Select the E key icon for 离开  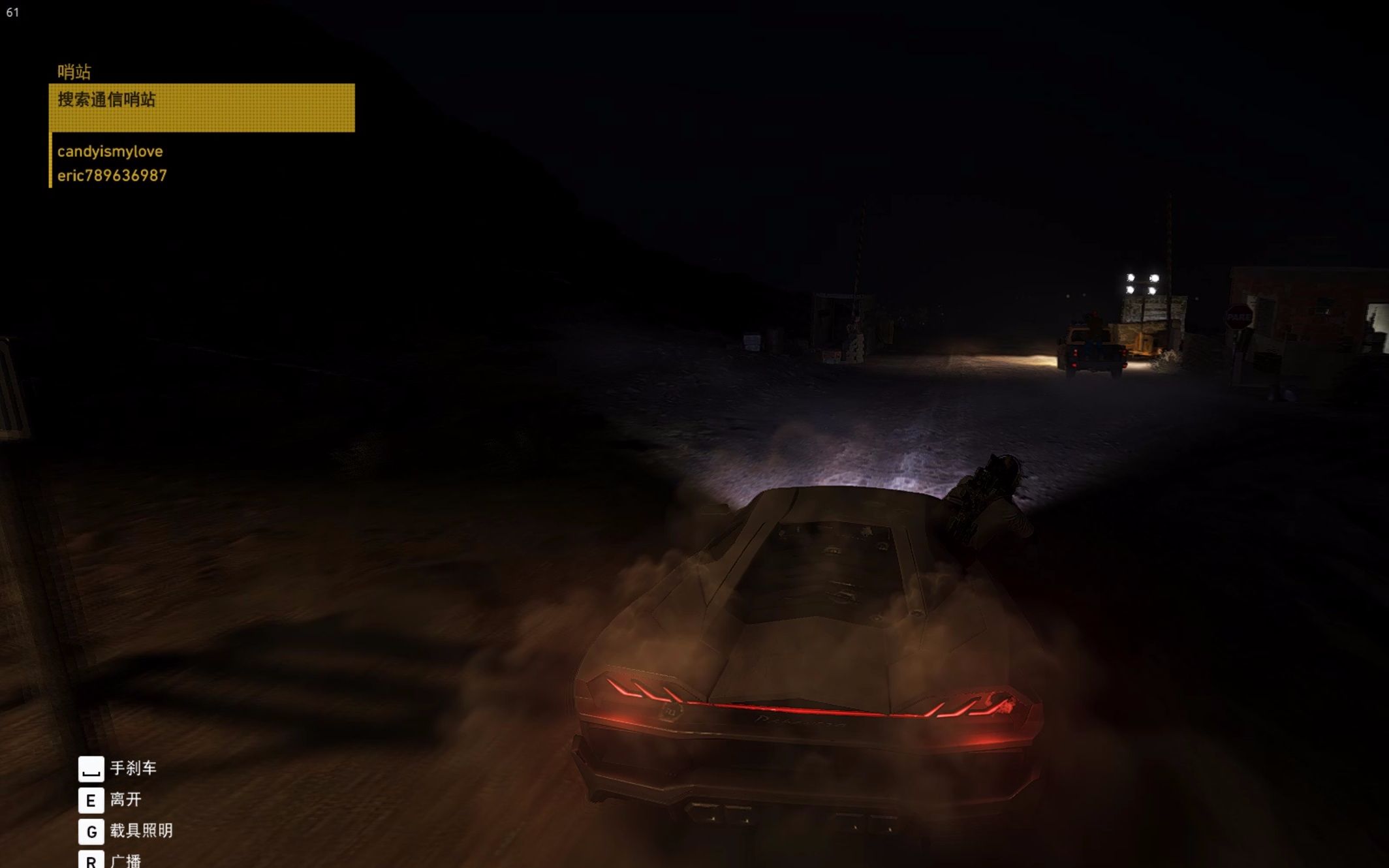click(x=91, y=801)
